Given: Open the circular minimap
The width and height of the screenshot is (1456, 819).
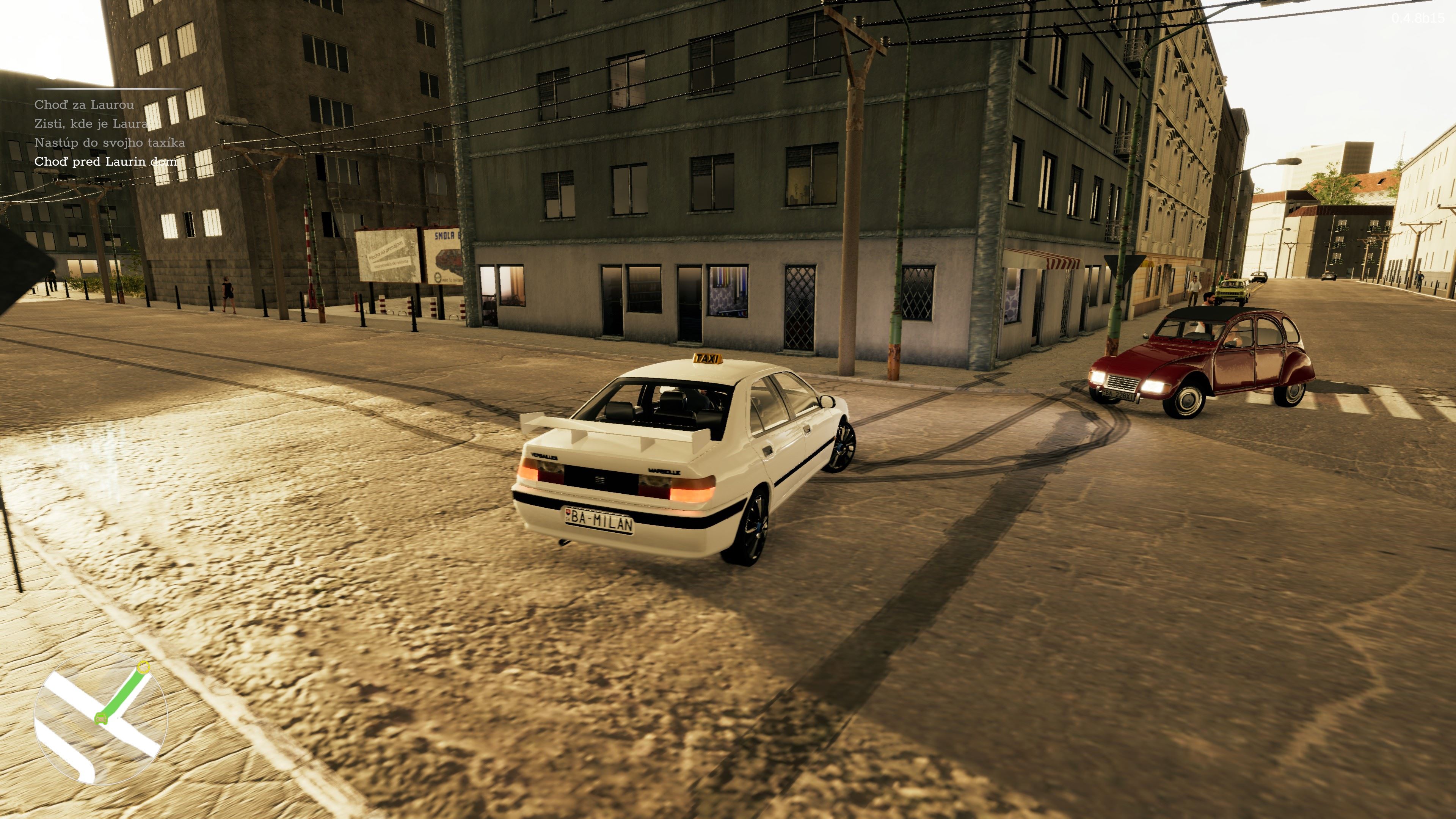Looking at the screenshot, I should pos(100,718).
